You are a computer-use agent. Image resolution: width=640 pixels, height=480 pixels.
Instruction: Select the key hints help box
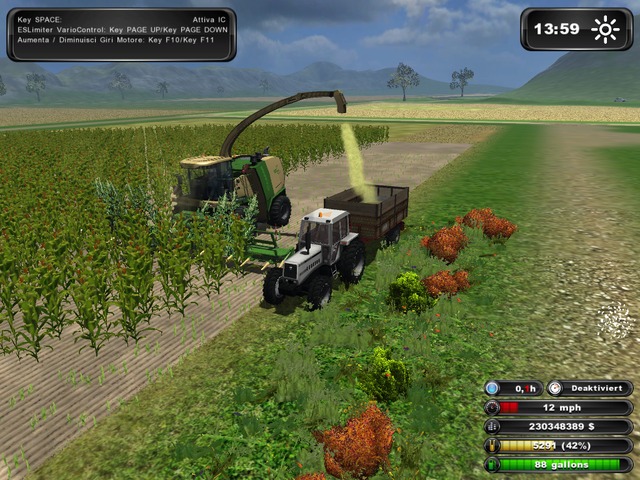pyautogui.click(x=120, y=33)
